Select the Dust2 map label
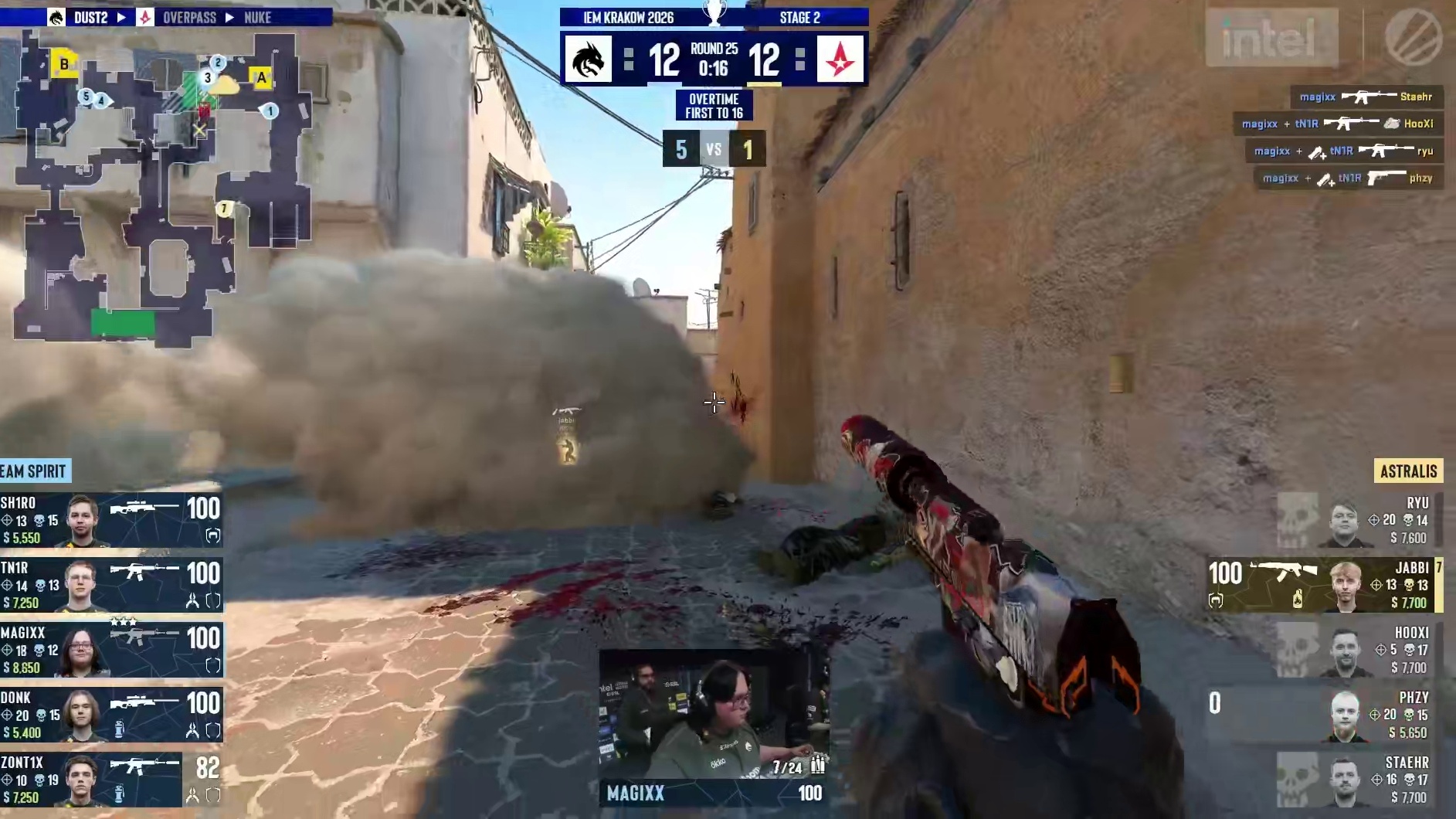The height and width of the screenshot is (819, 1456). 90,17
